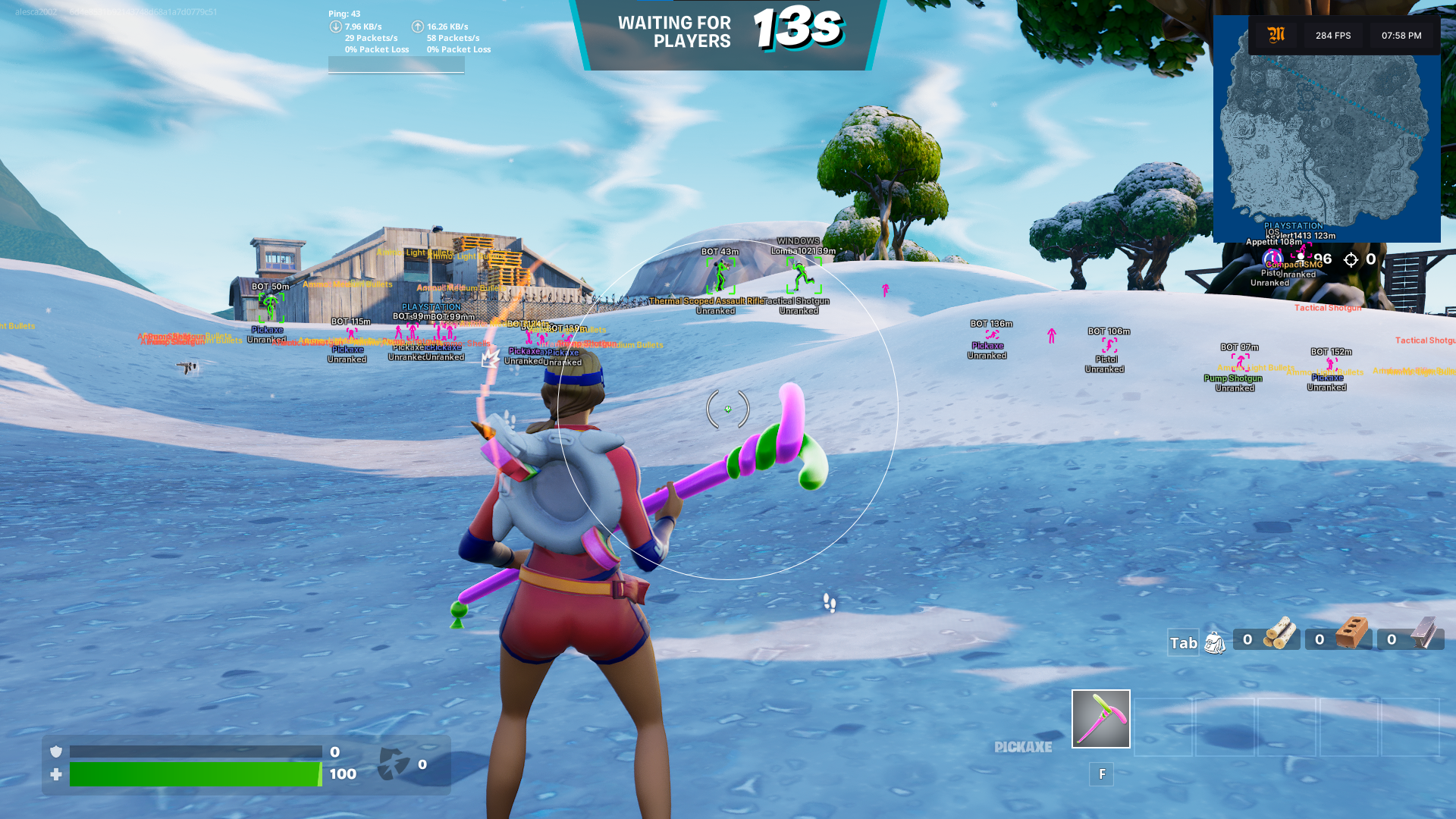
Task: Click the download arrow icon in network stats
Action: (x=334, y=26)
